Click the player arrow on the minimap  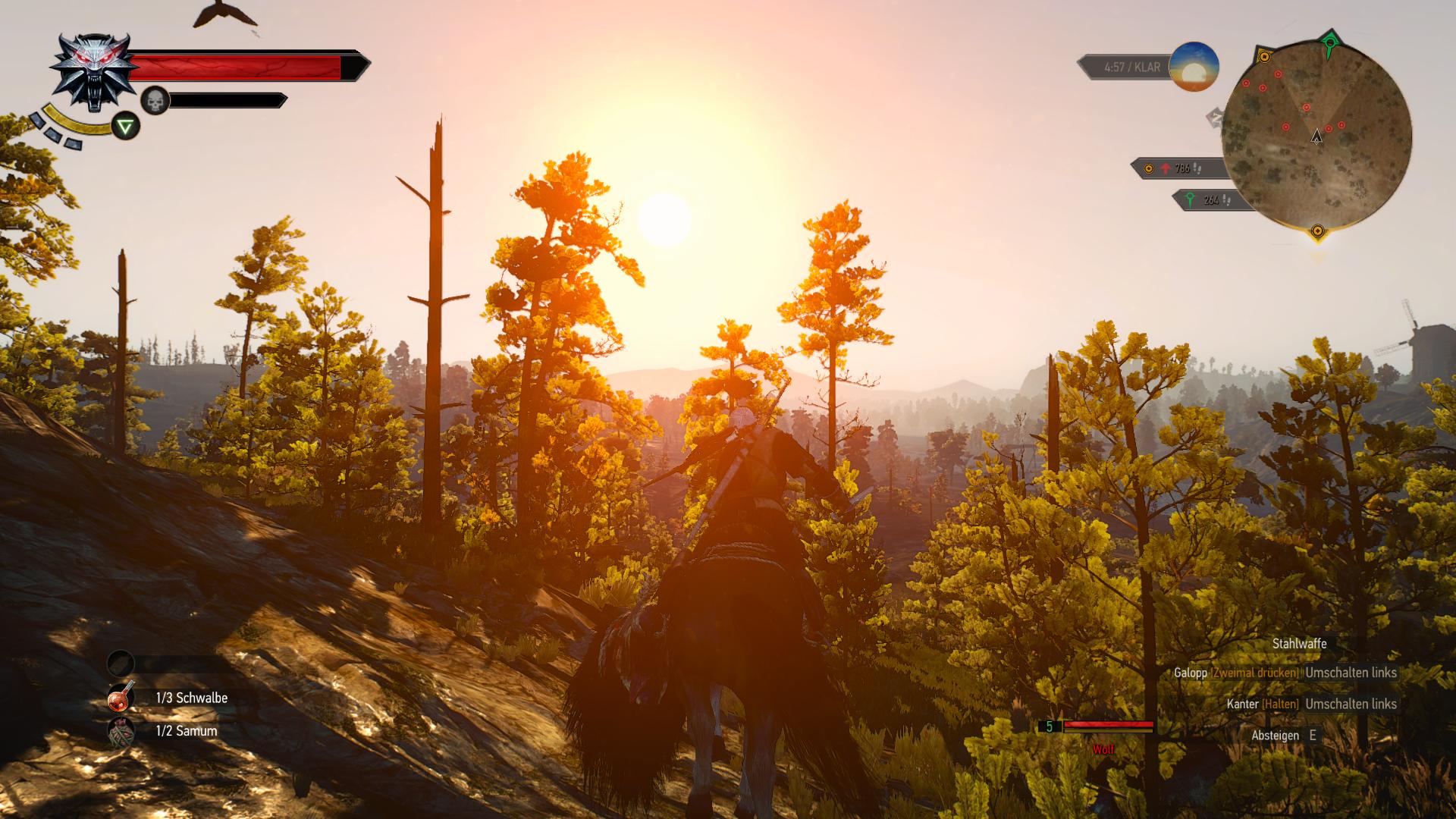coord(1316,136)
